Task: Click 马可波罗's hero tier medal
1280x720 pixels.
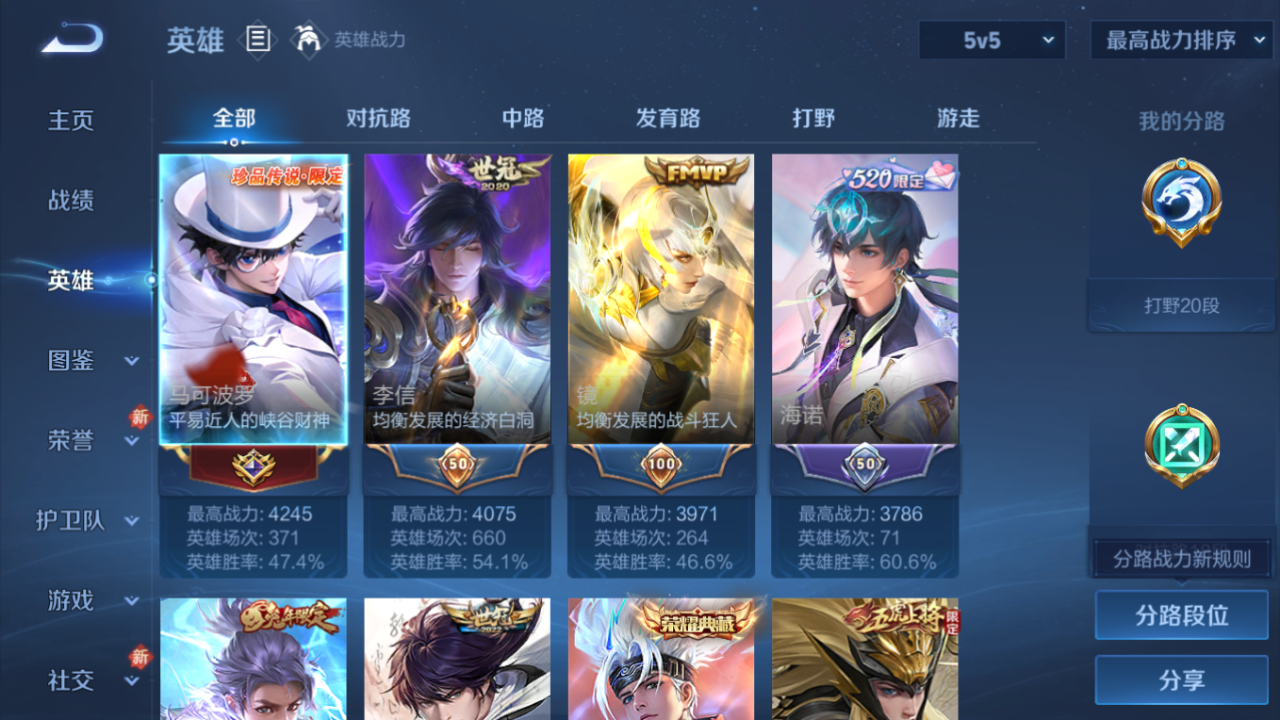Action: tap(251, 465)
